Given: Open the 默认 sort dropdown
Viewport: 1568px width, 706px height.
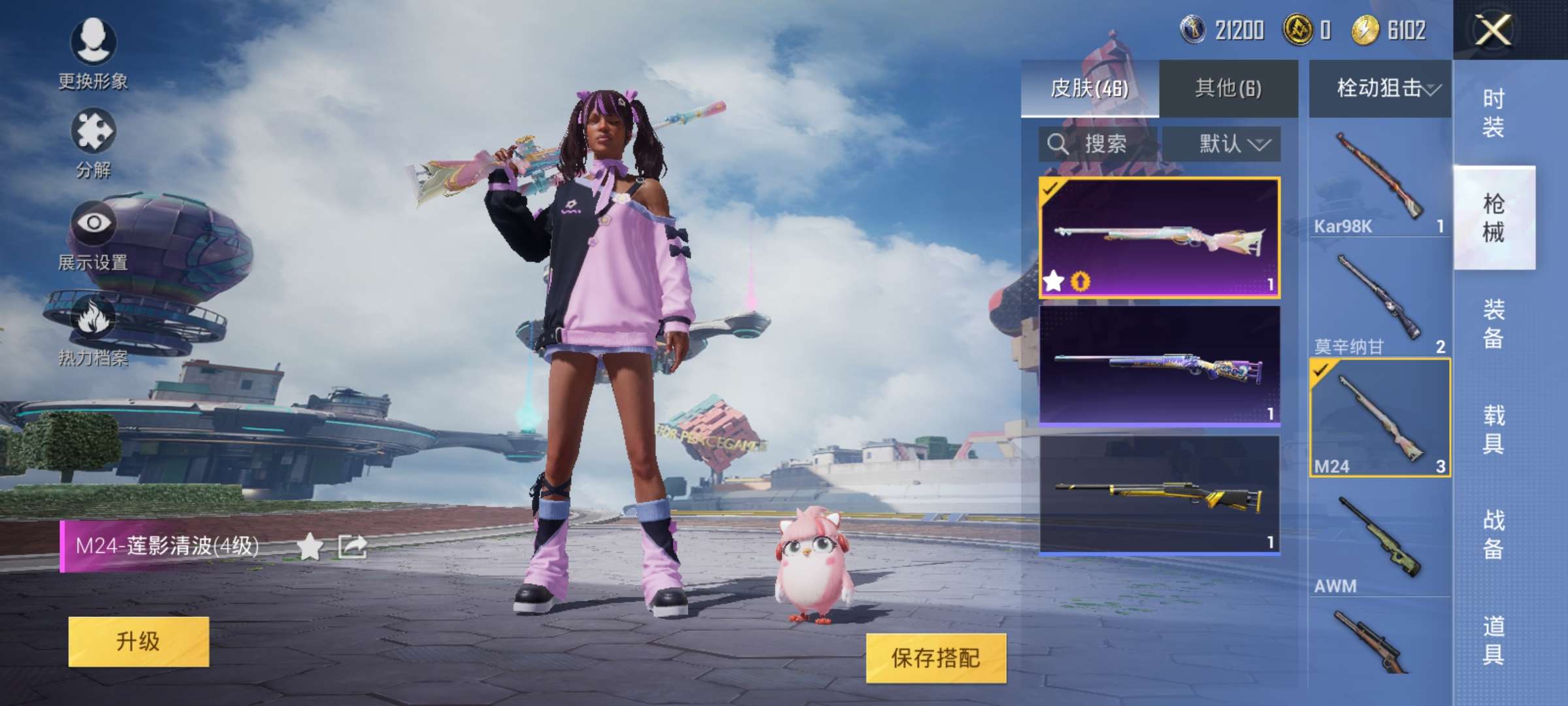Looking at the screenshot, I should (1222, 144).
